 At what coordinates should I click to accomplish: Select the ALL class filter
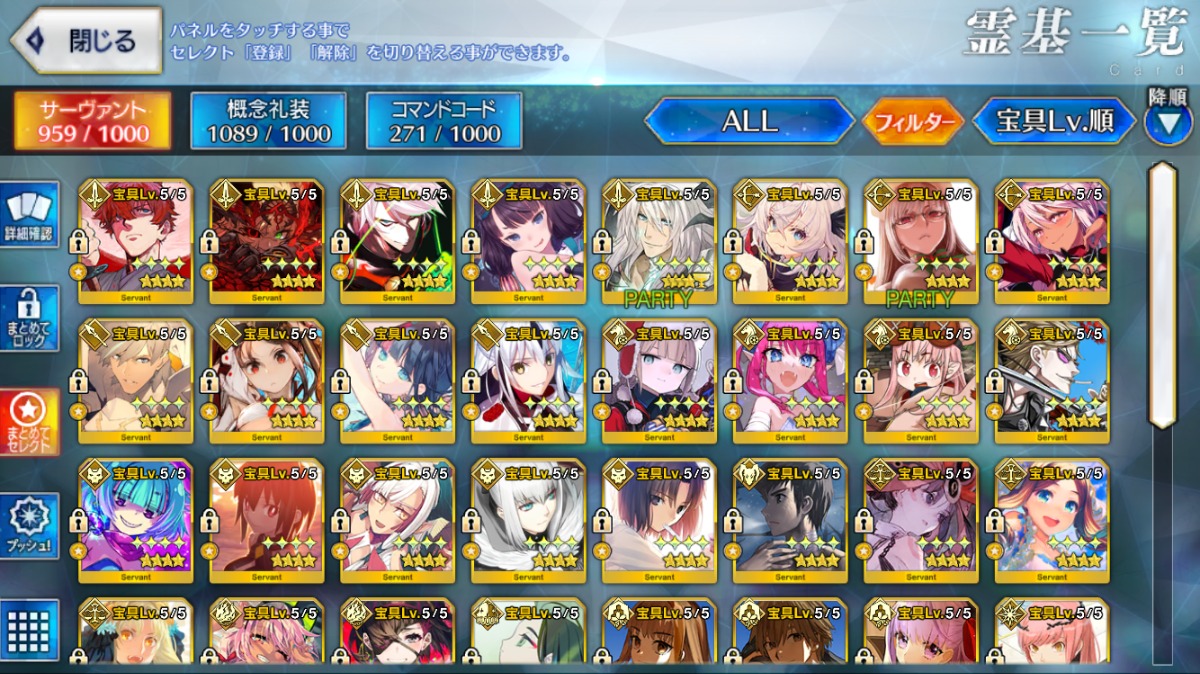pos(749,121)
